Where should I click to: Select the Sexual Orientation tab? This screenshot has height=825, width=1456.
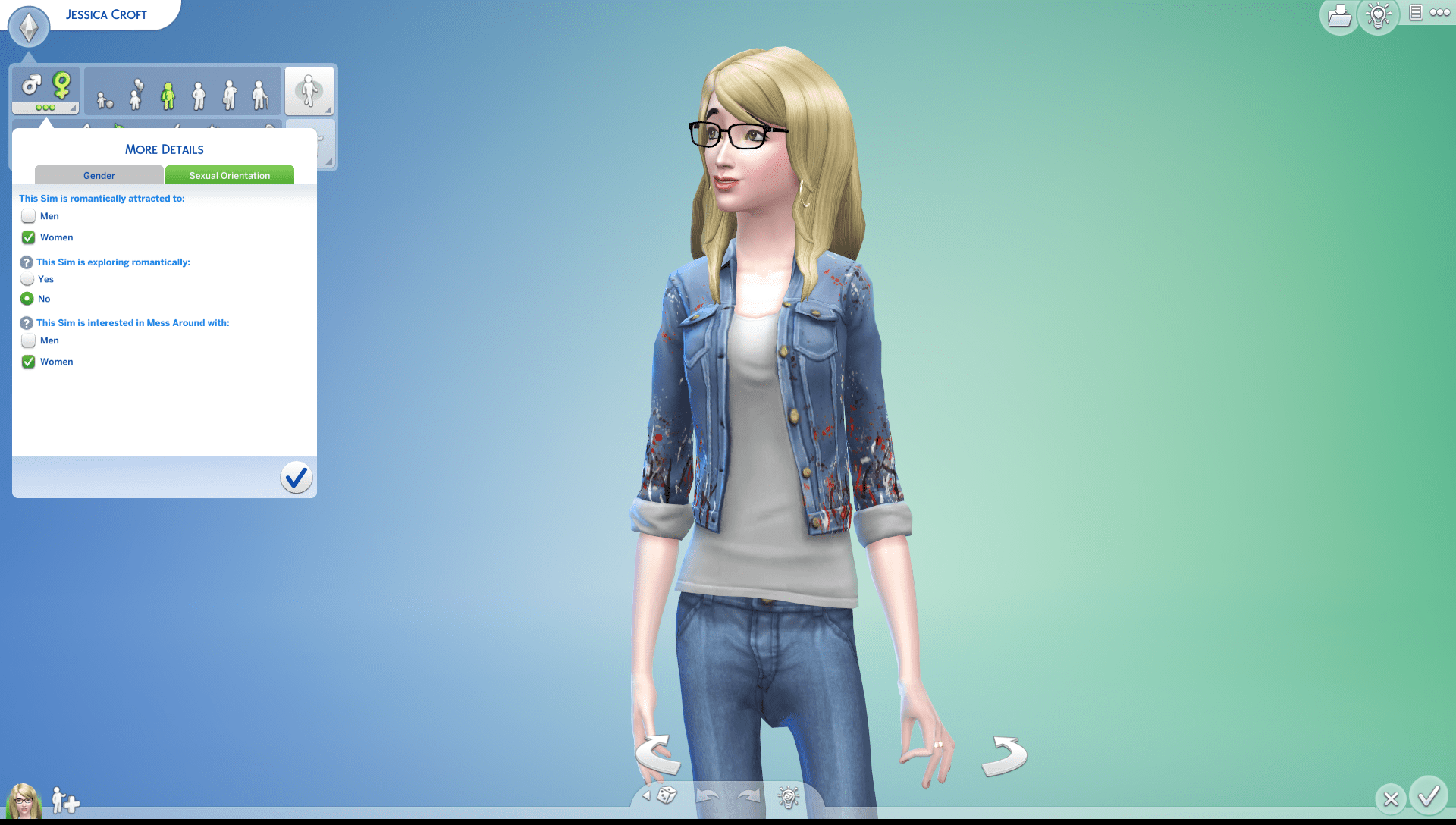tap(229, 174)
